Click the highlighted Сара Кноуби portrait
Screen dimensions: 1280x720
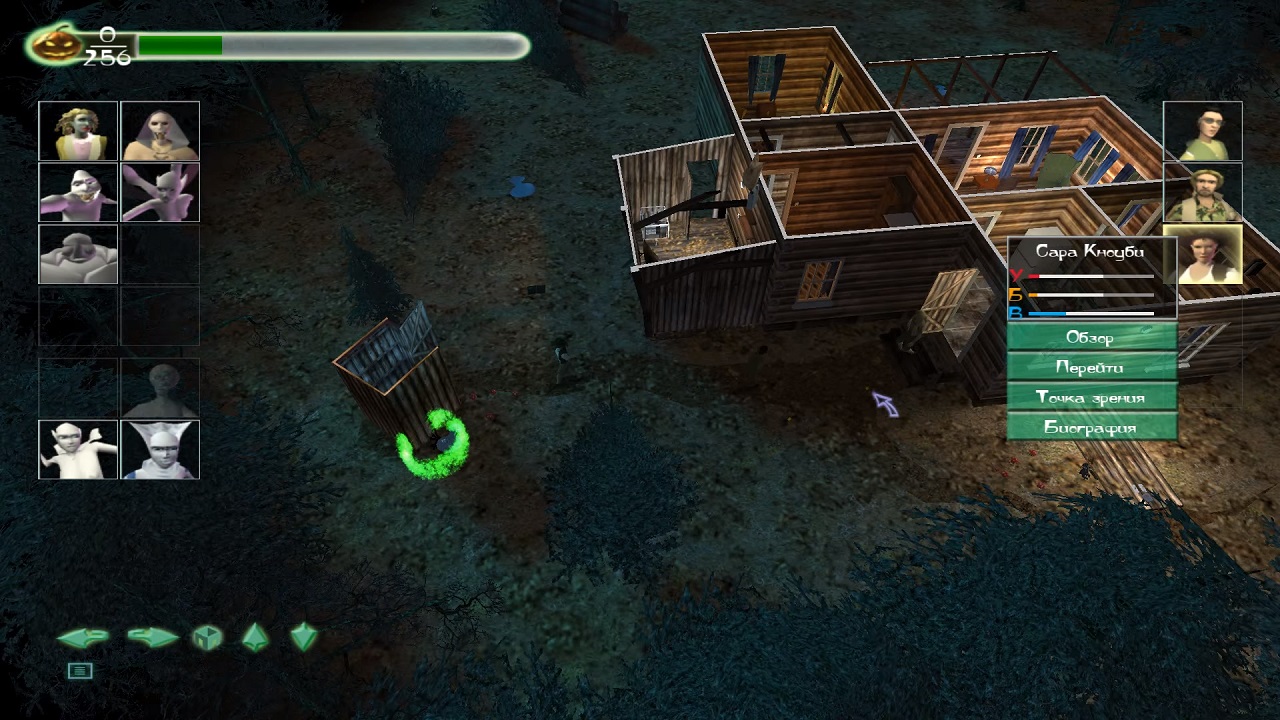click(x=1203, y=254)
